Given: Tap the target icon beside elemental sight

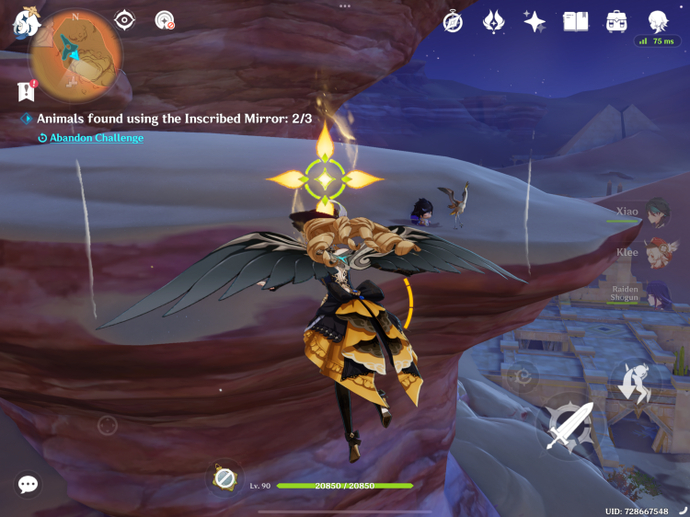Looking at the screenshot, I should tap(165, 20).
